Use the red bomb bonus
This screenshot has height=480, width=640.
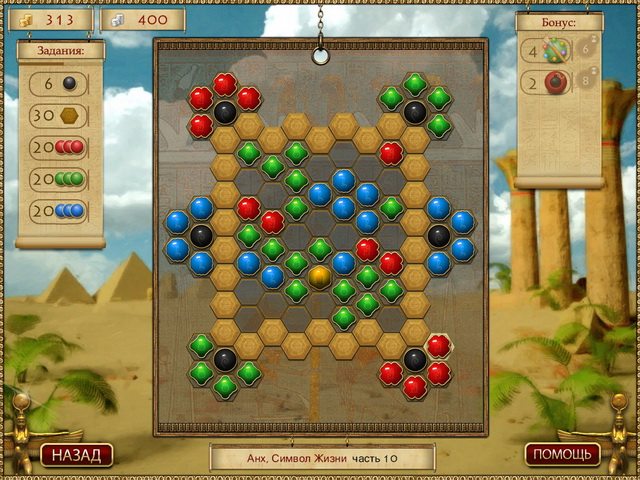[555, 83]
